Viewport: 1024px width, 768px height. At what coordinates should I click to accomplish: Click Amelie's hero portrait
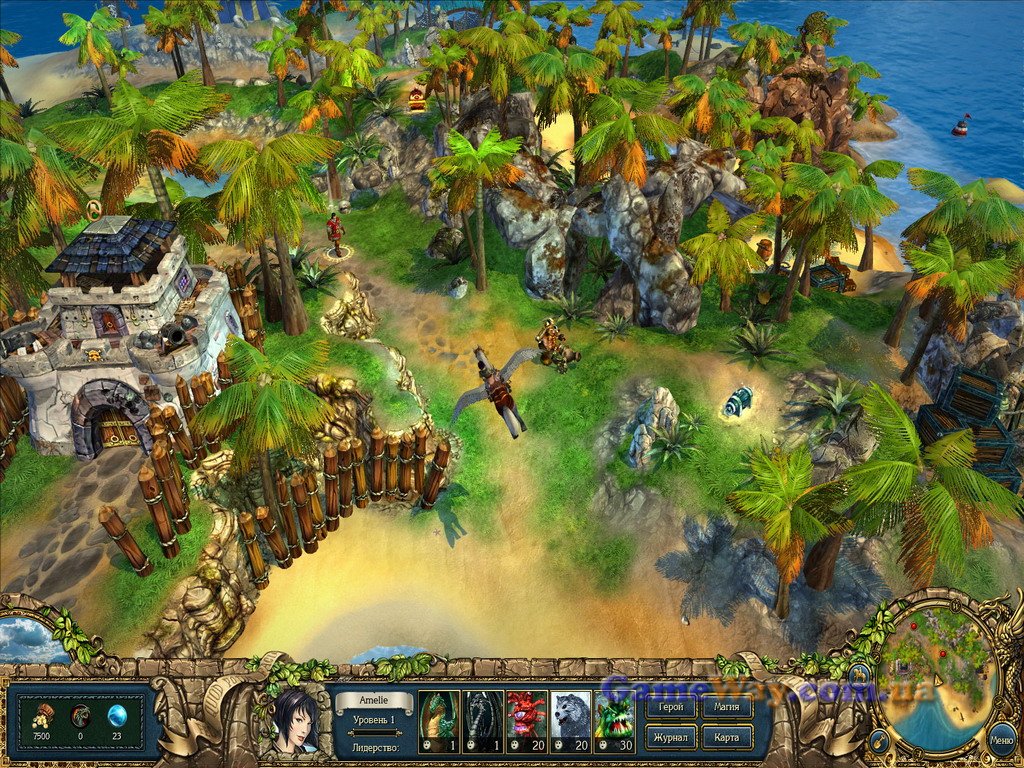tap(290, 719)
